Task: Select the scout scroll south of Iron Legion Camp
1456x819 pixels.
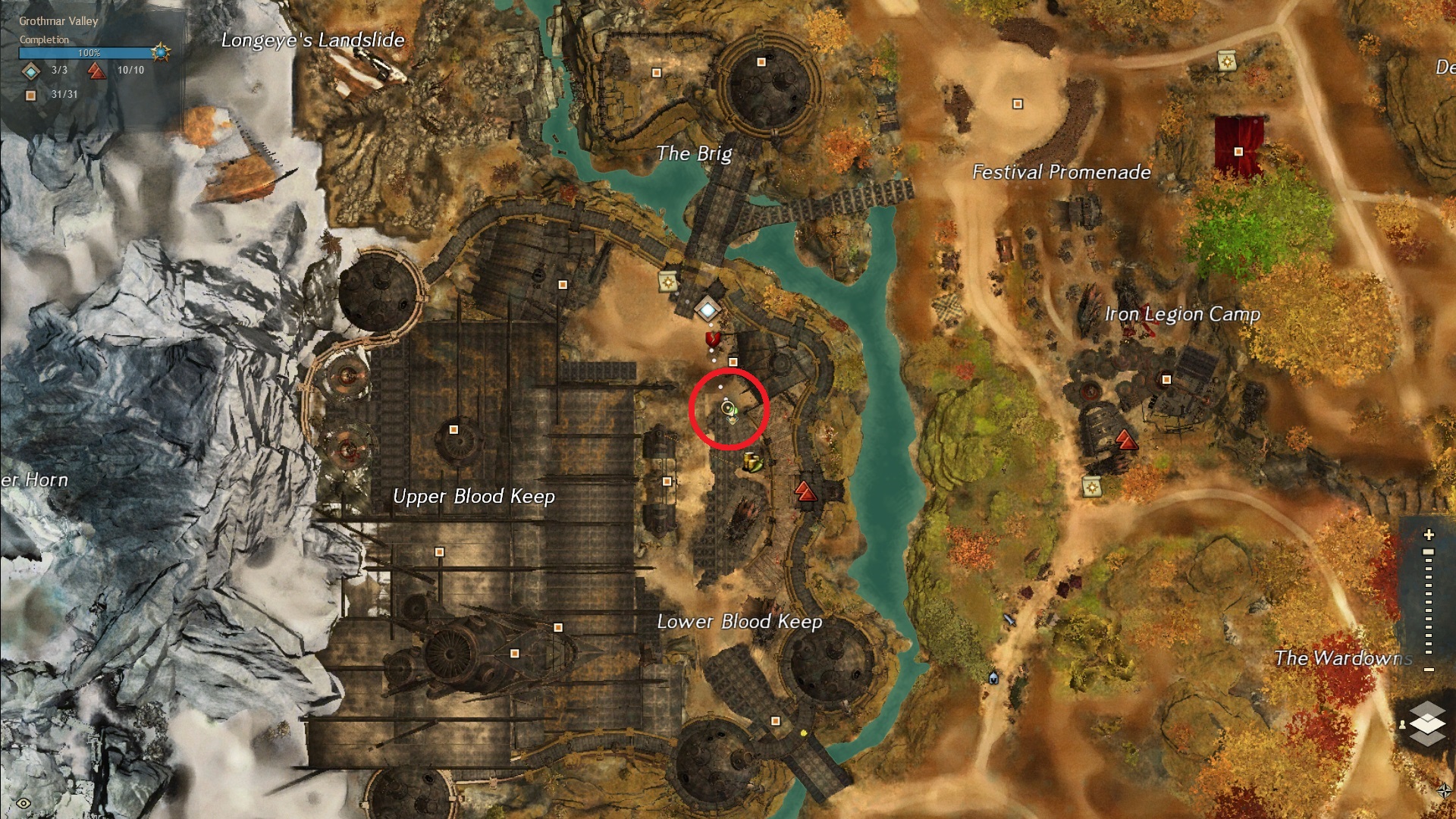Action: (x=1091, y=487)
